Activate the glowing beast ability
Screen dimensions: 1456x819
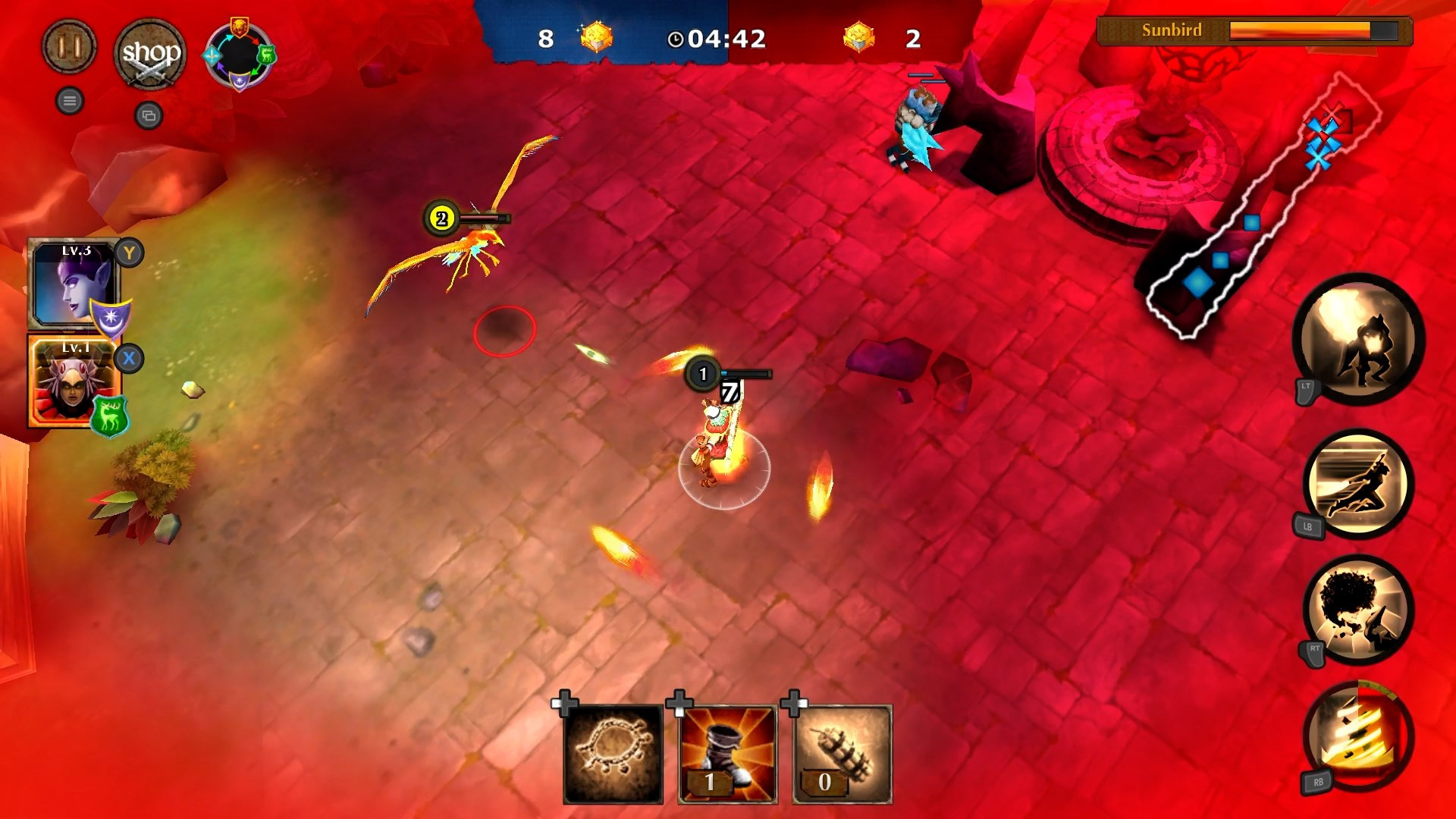(x=1358, y=339)
